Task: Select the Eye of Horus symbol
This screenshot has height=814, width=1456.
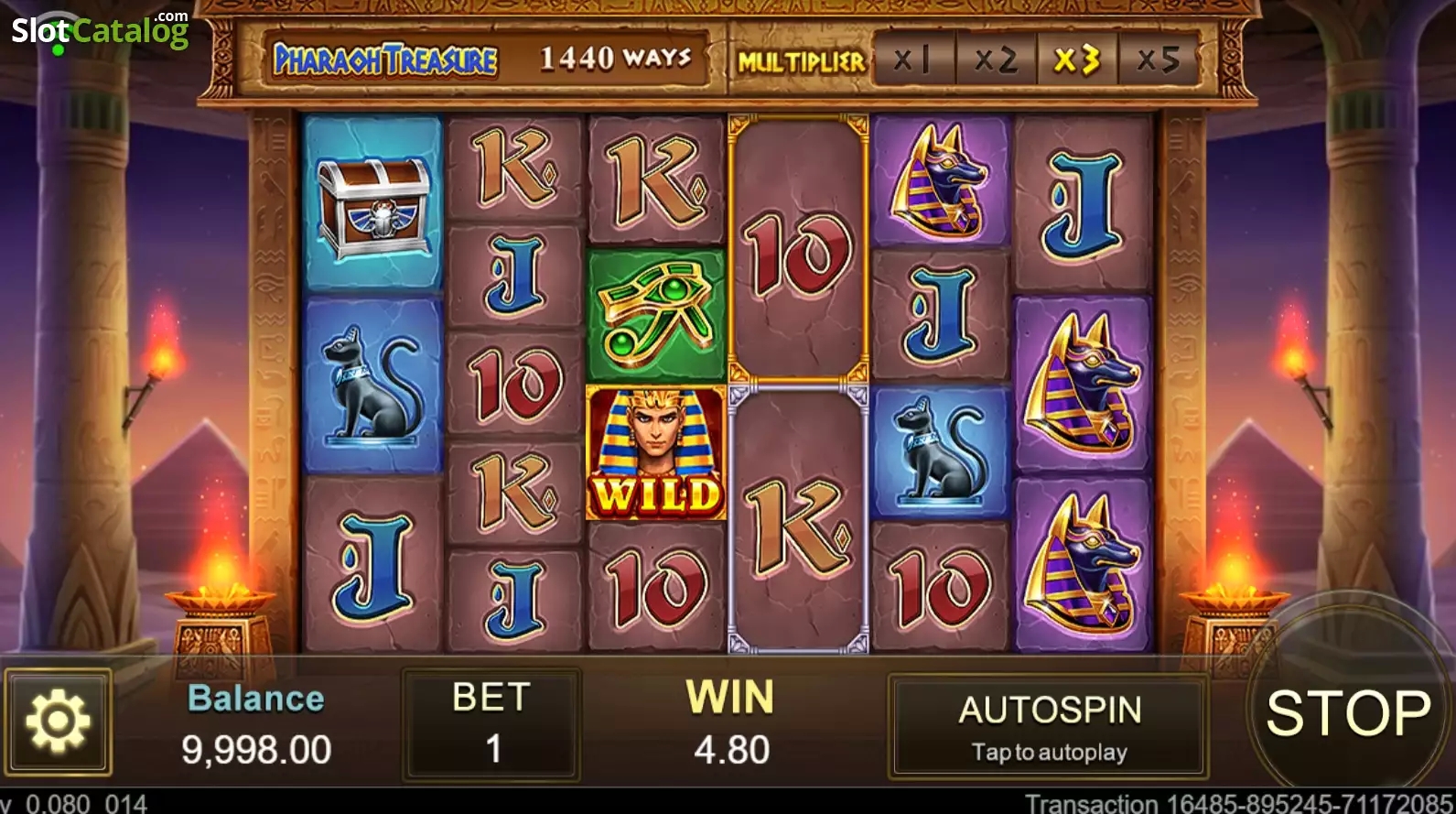Action: coord(655,314)
